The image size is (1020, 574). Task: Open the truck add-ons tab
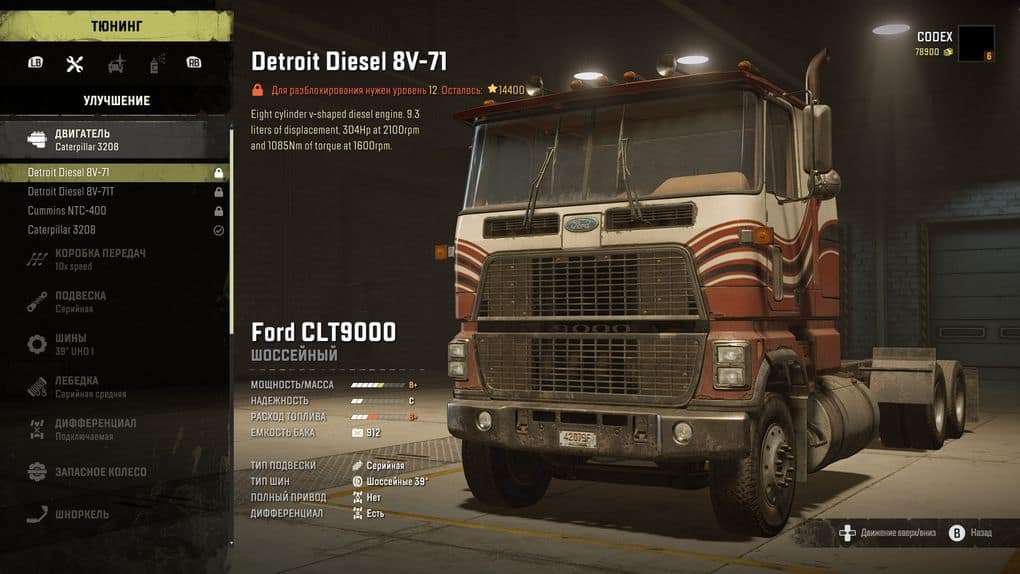tap(116, 64)
